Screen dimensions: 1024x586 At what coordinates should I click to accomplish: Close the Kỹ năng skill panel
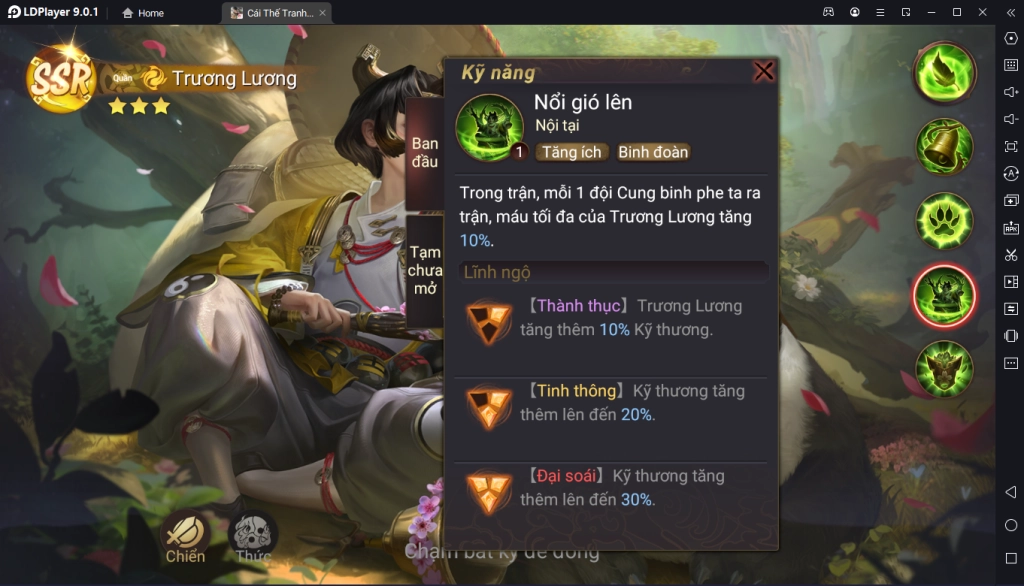coord(764,72)
